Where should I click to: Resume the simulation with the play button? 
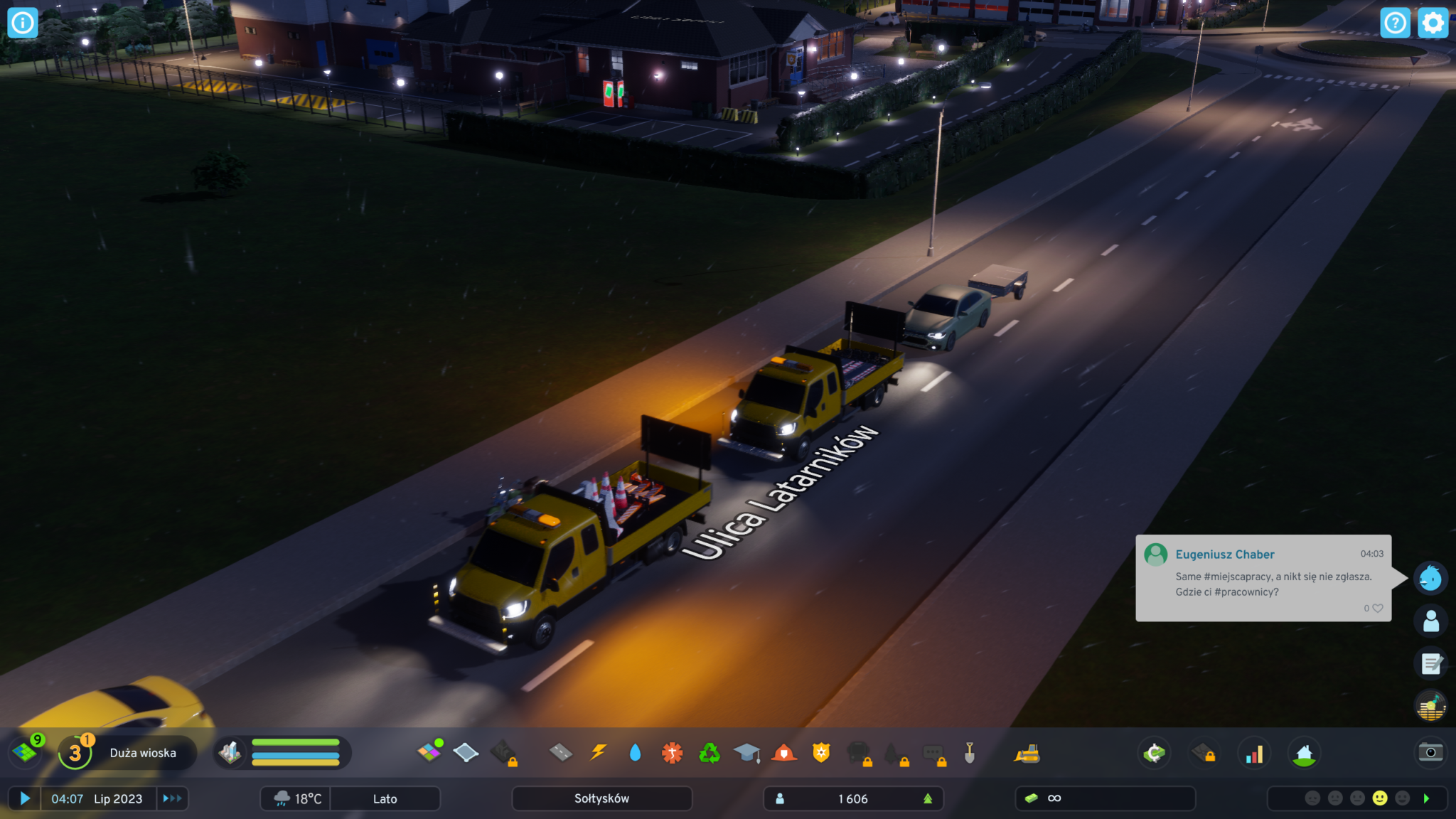[x=25, y=798]
